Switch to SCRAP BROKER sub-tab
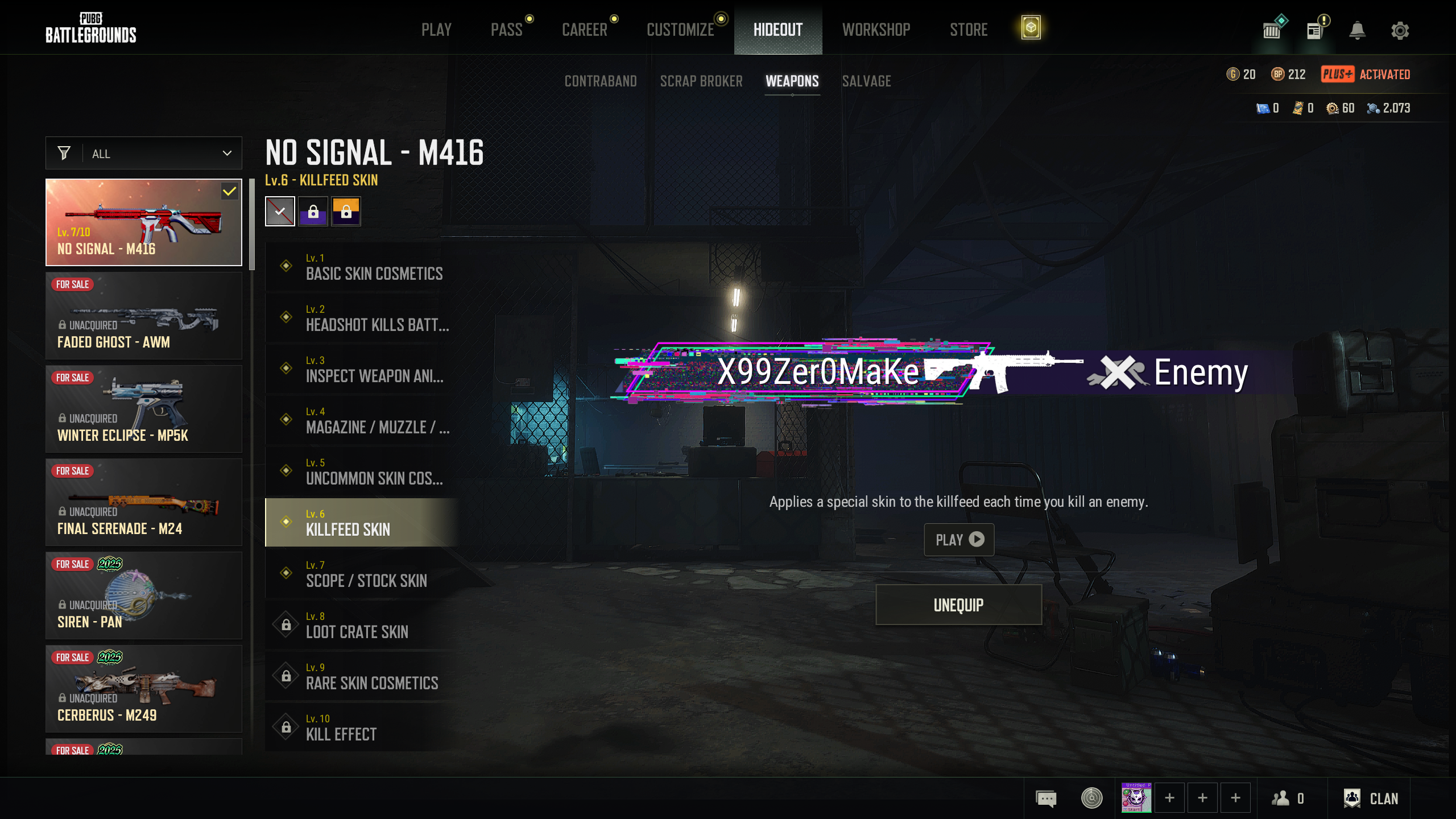Viewport: 1456px width, 819px height. coord(701,81)
